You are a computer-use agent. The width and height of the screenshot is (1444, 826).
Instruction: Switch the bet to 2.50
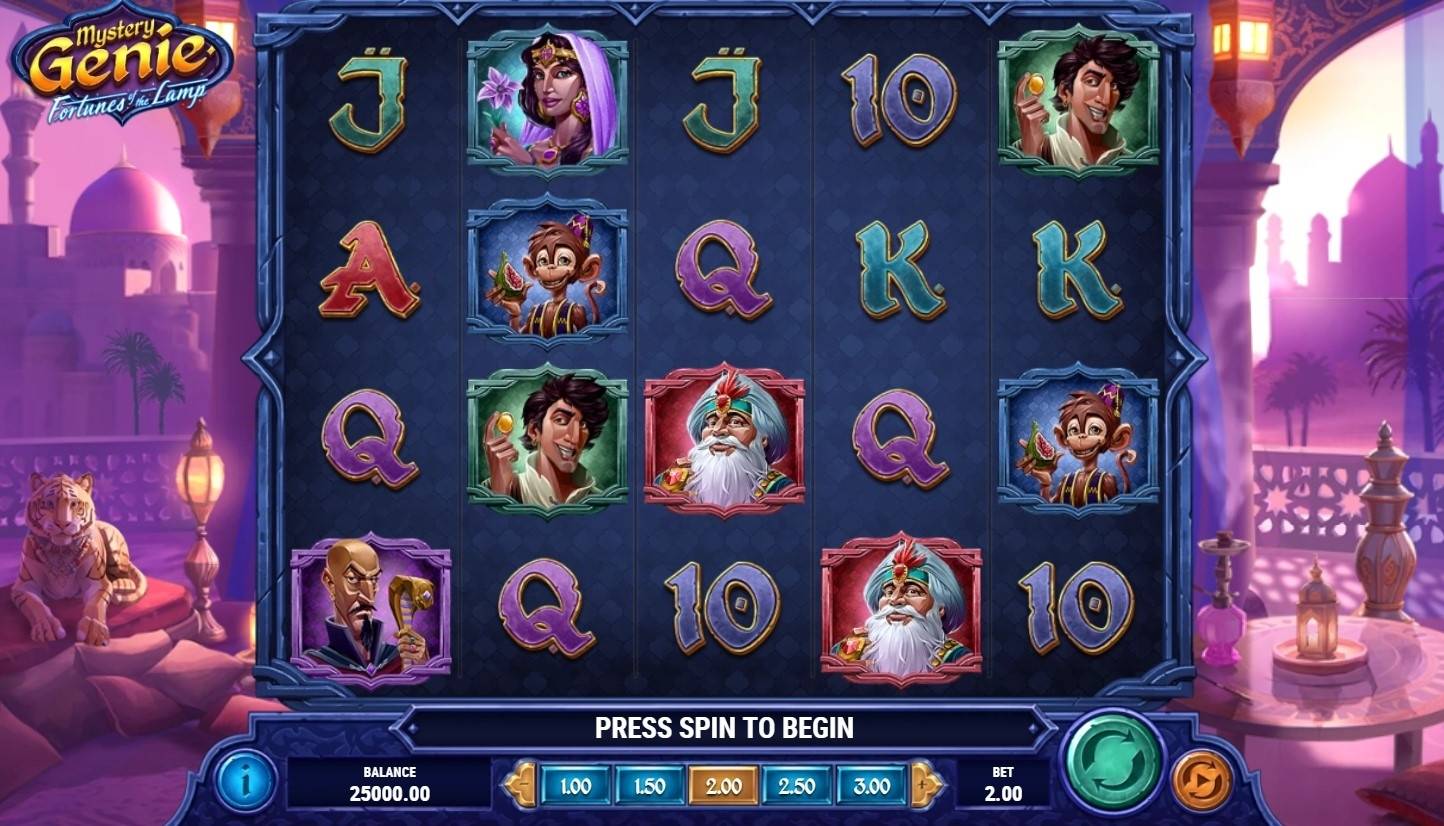797,786
